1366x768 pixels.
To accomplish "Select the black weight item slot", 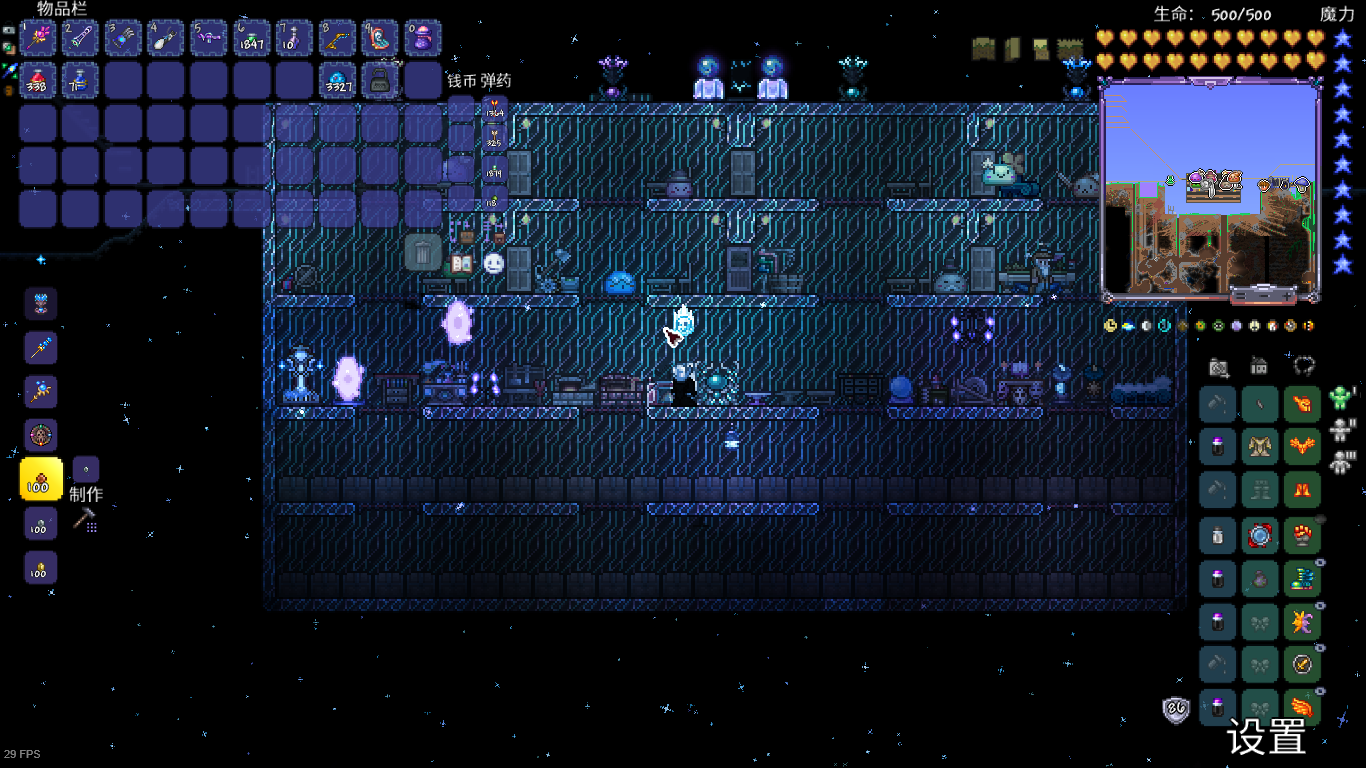I will [380, 80].
